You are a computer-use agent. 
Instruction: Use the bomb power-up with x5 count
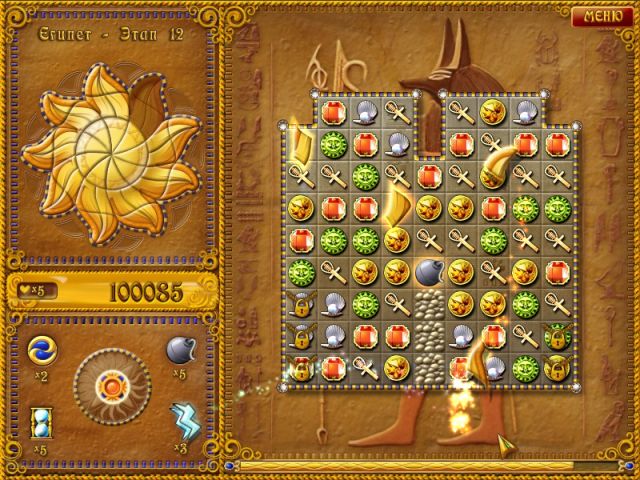coord(181,349)
